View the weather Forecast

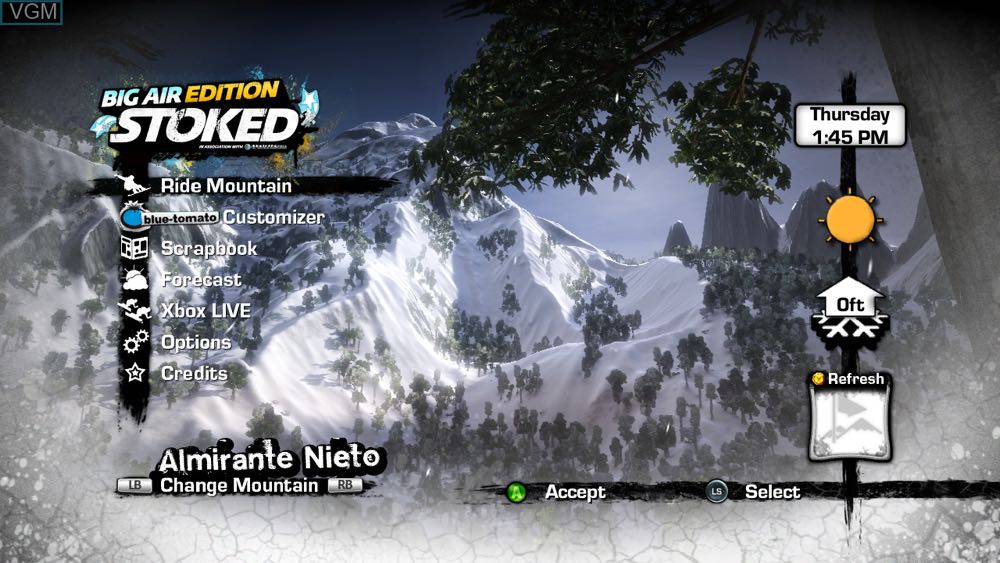click(x=201, y=280)
